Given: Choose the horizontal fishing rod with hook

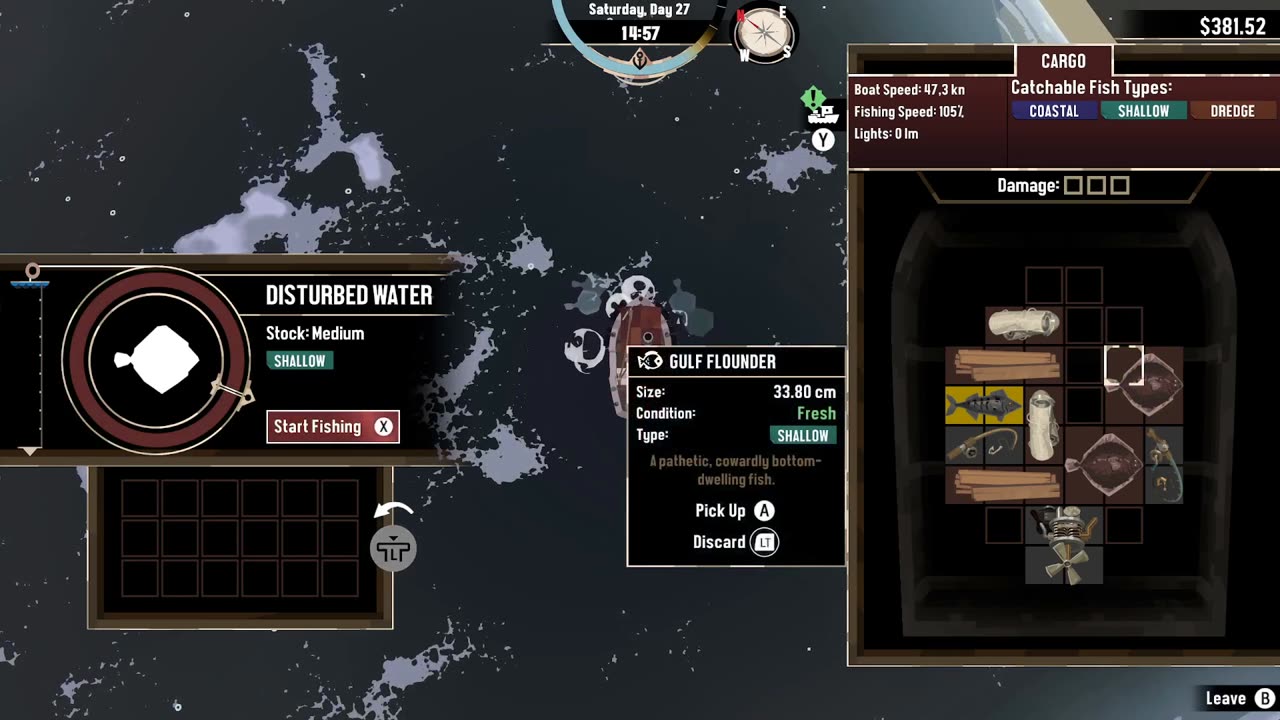Looking at the screenshot, I should coord(984,444).
